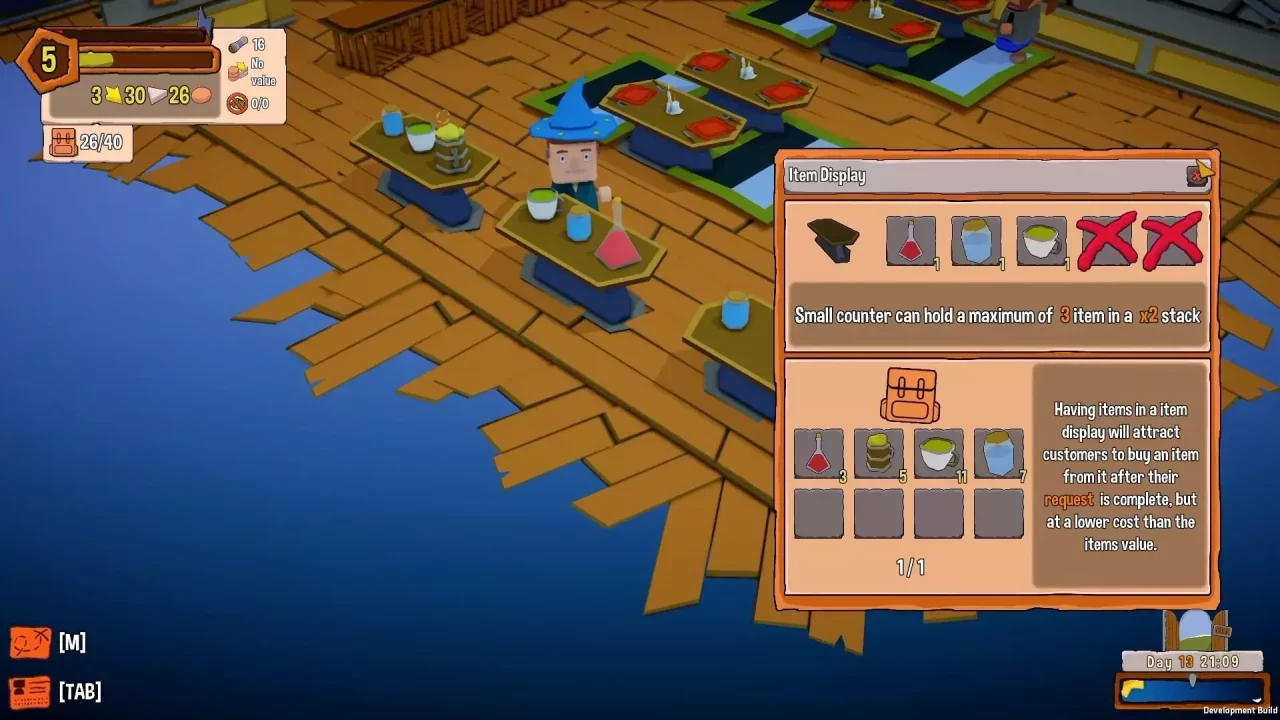The image size is (1280, 720).
Task: Select the red potion in the inventory grid
Action: click(818, 455)
